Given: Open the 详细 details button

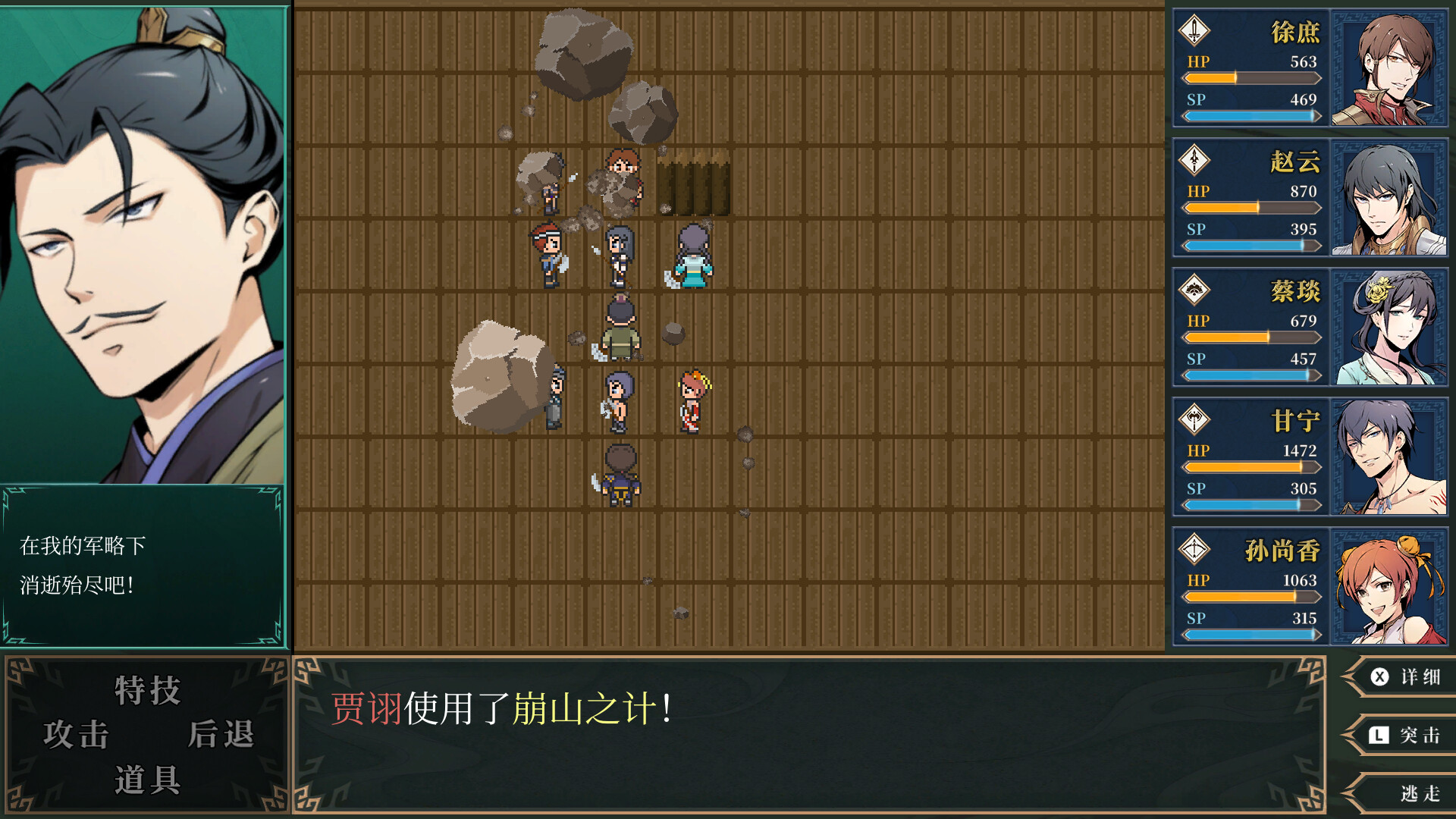Looking at the screenshot, I should (1405, 676).
